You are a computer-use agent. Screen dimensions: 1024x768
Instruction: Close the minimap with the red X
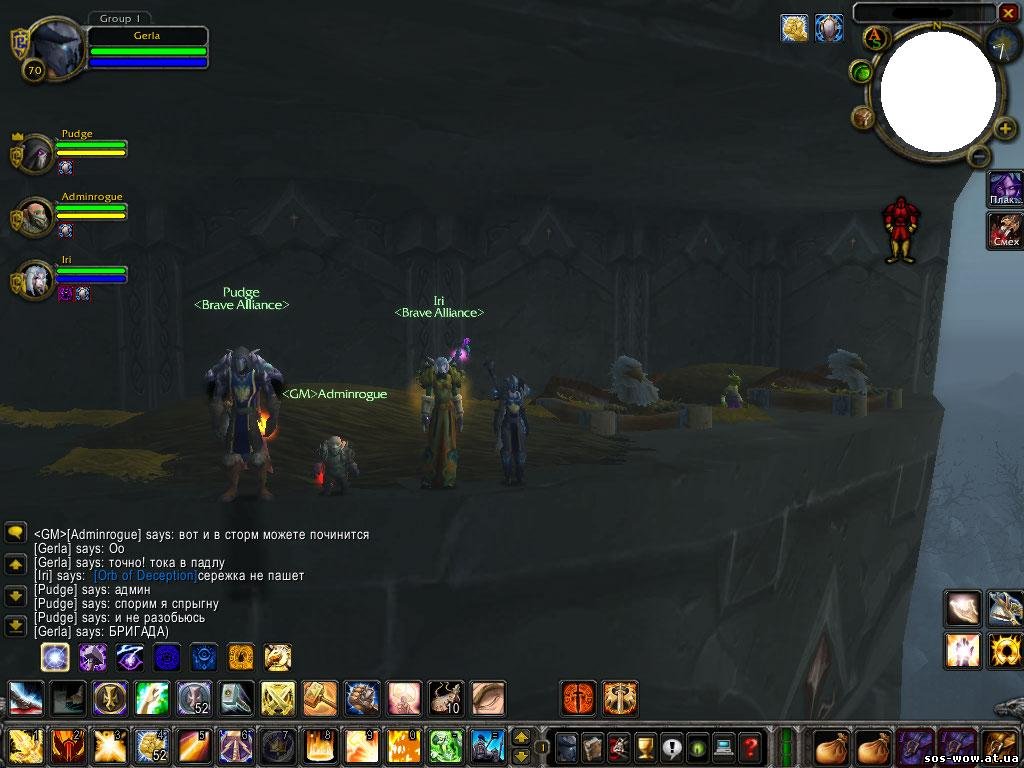click(1008, 13)
